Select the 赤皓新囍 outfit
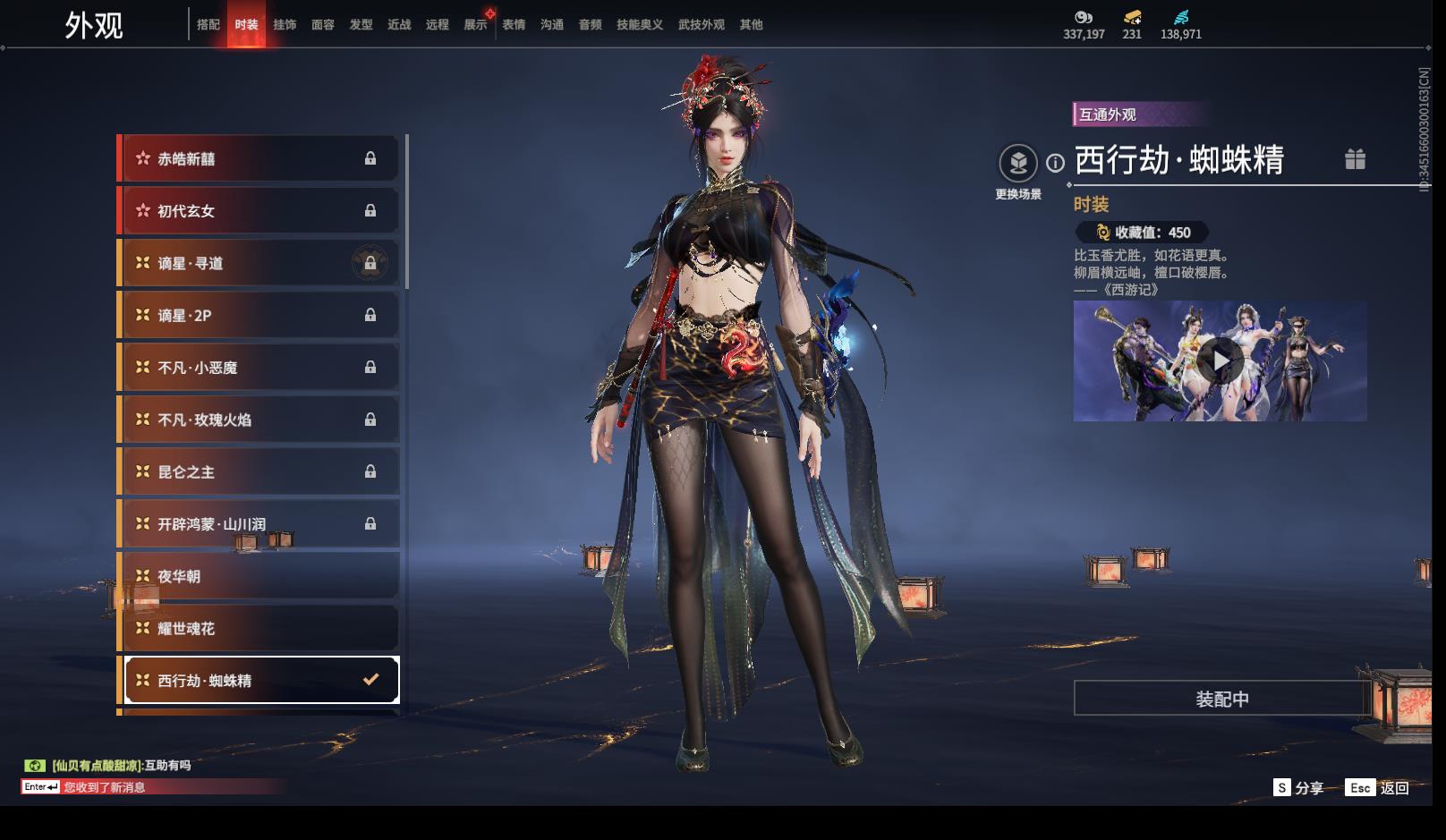The width and height of the screenshot is (1446, 840). pyautogui.click(x=259, y=159)
